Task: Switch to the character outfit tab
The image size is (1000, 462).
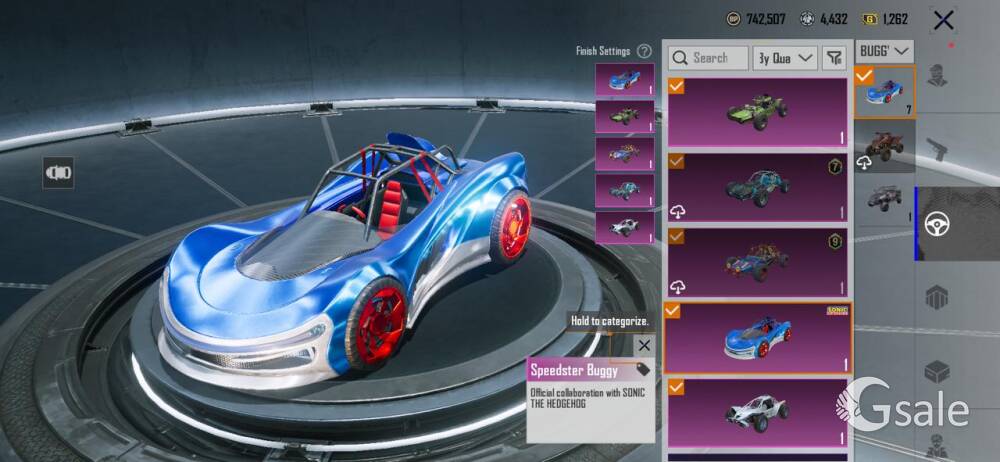Action: pyautogui.click(x=937, y=77)
